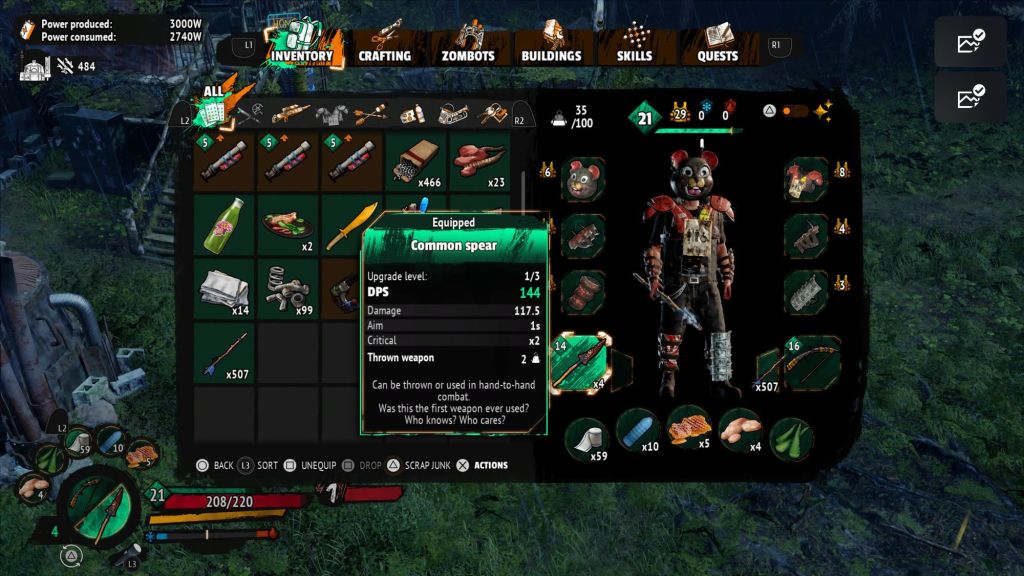Screen dimensions: 1024x576
Task: Open the Crafting tab
Action: 384,46
